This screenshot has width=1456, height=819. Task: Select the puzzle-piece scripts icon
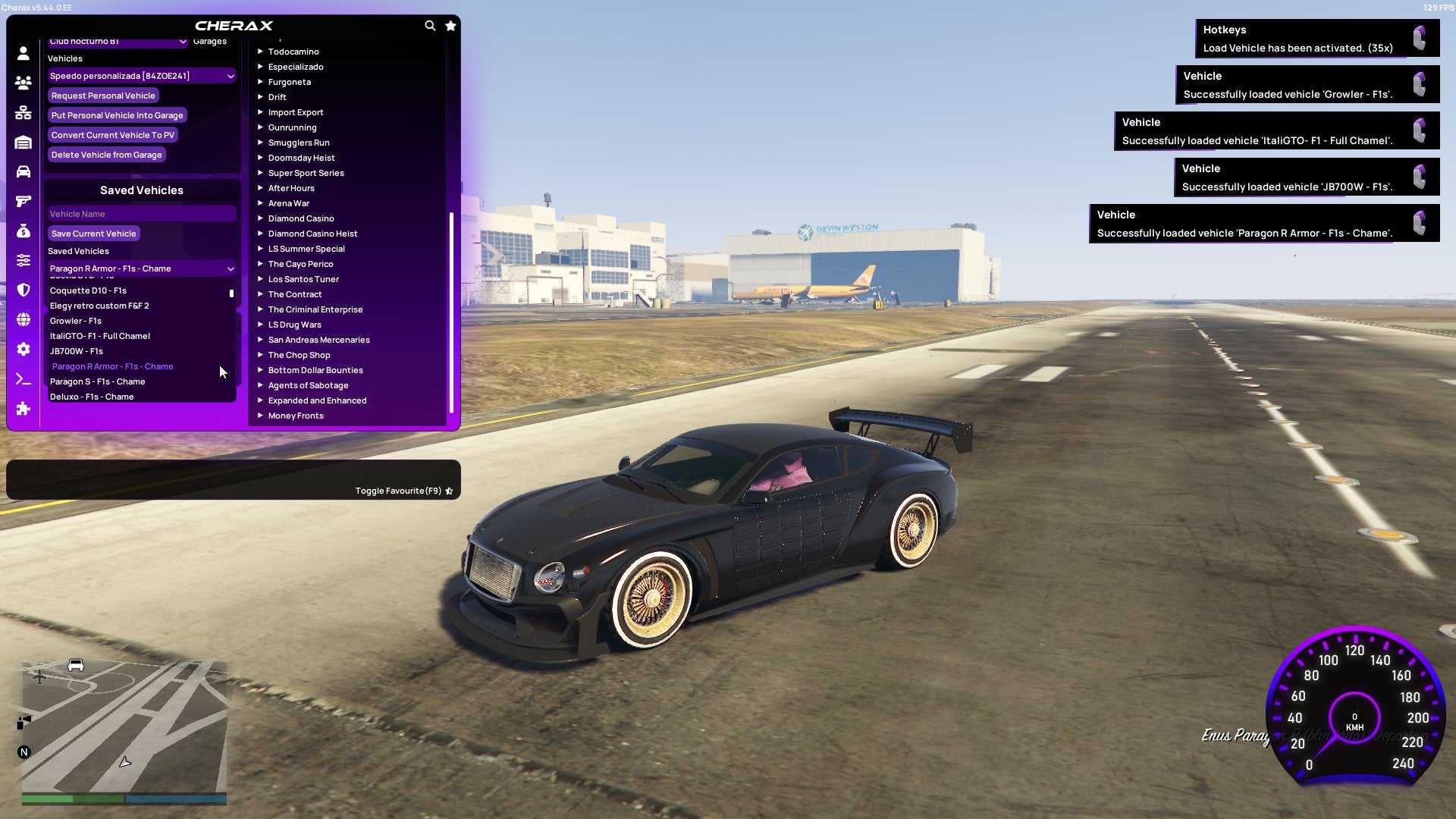point(23,409)
